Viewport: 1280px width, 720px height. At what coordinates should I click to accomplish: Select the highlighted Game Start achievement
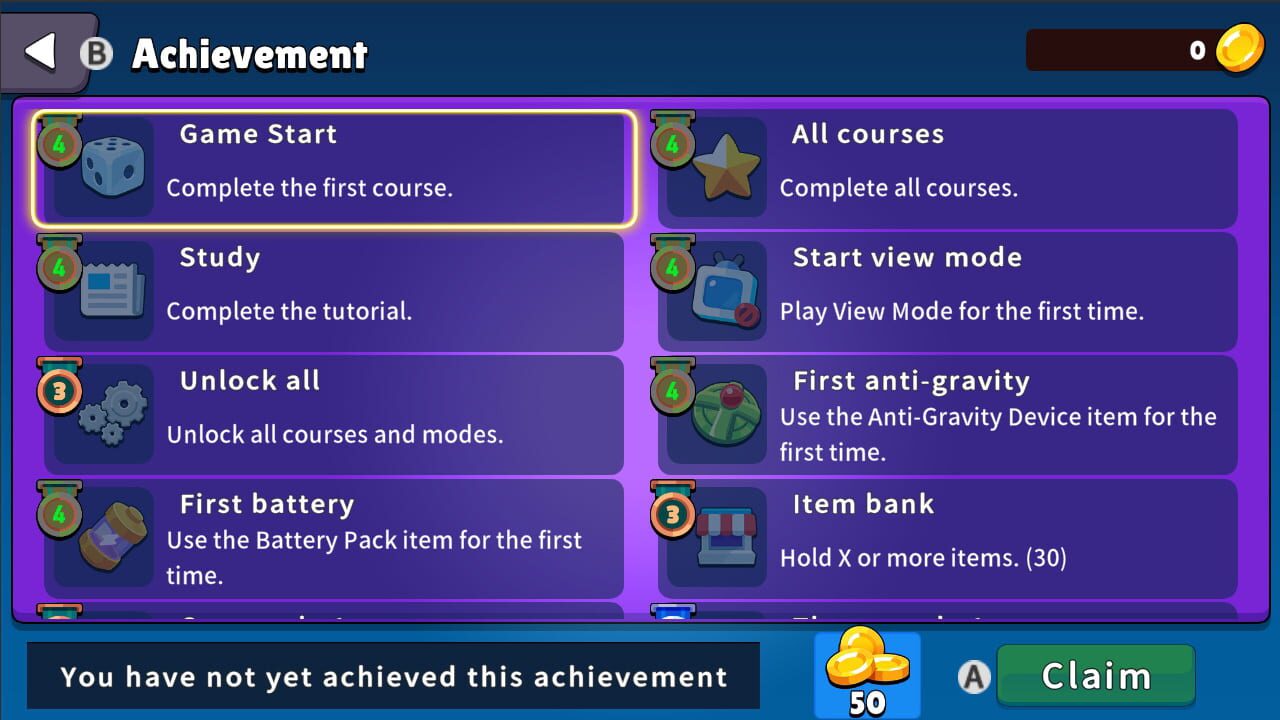[x=330, y=165]
